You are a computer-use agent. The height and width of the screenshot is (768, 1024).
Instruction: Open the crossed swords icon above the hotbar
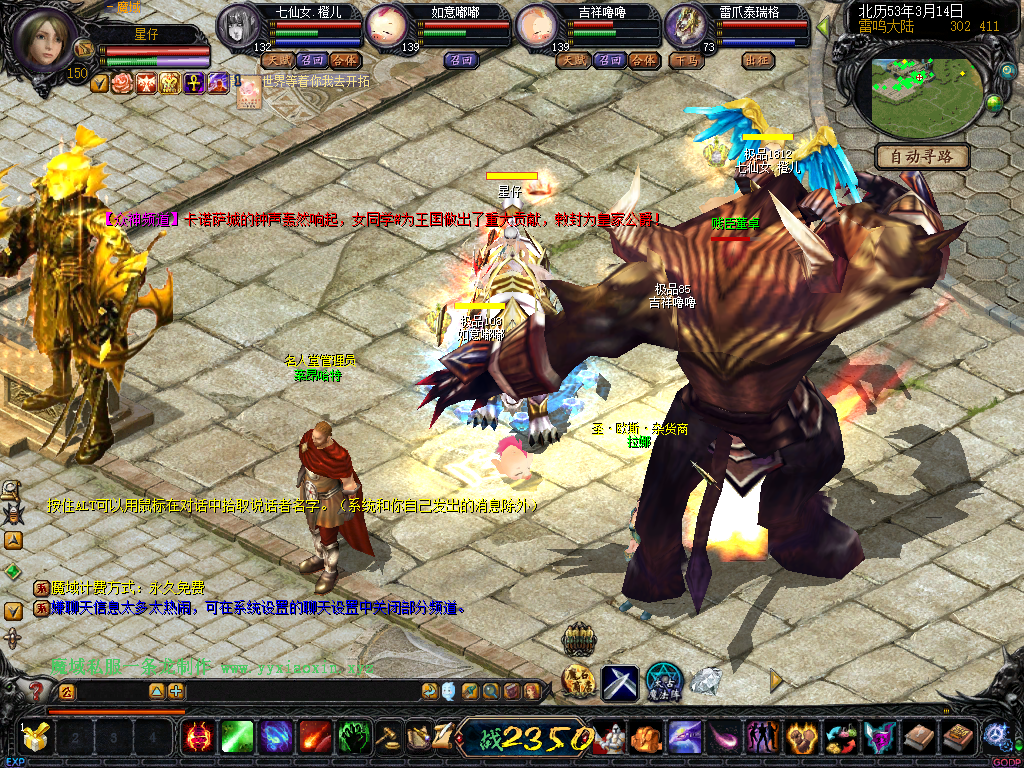coord(620,682)
